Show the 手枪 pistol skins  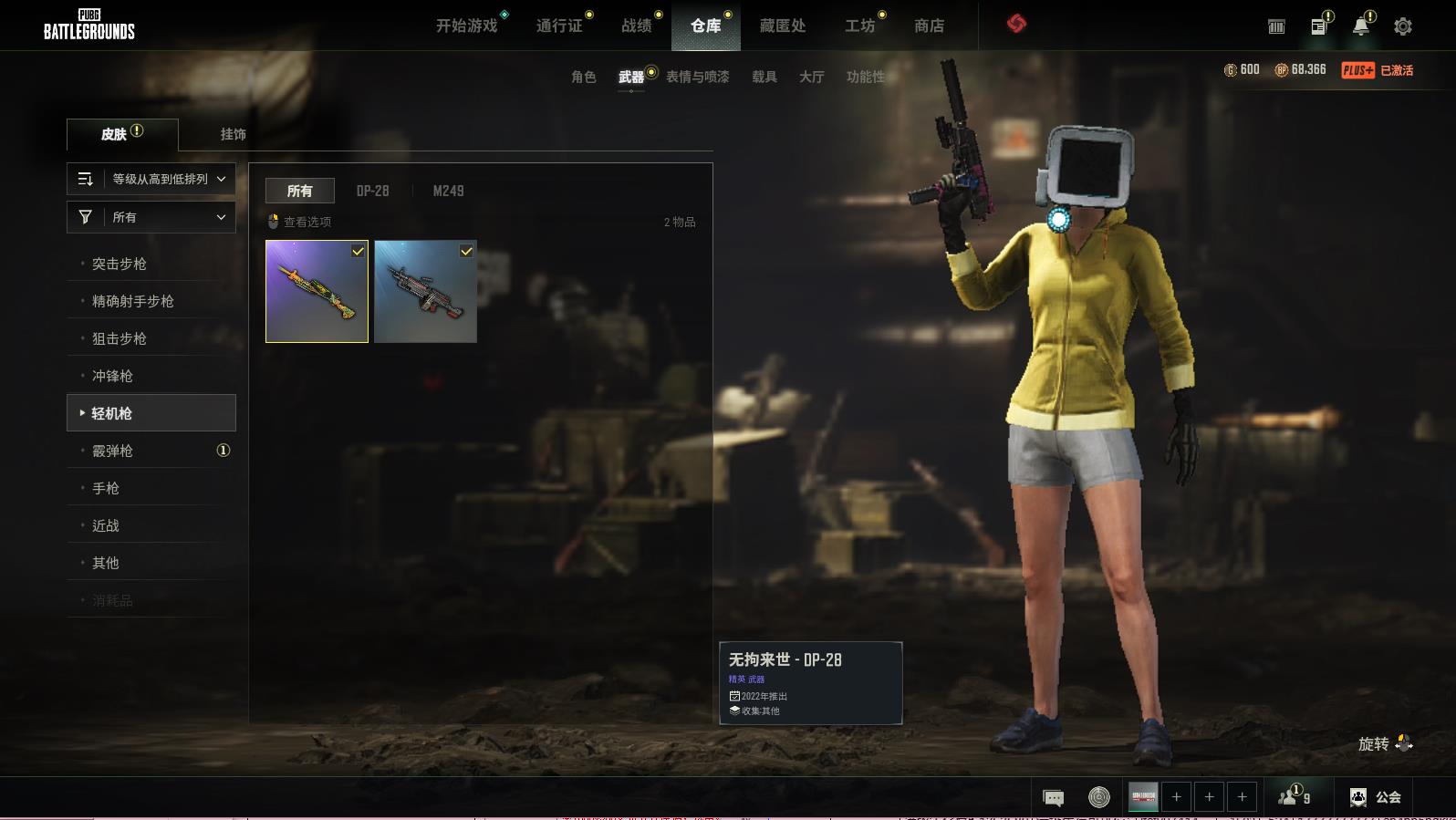[106, 488]
